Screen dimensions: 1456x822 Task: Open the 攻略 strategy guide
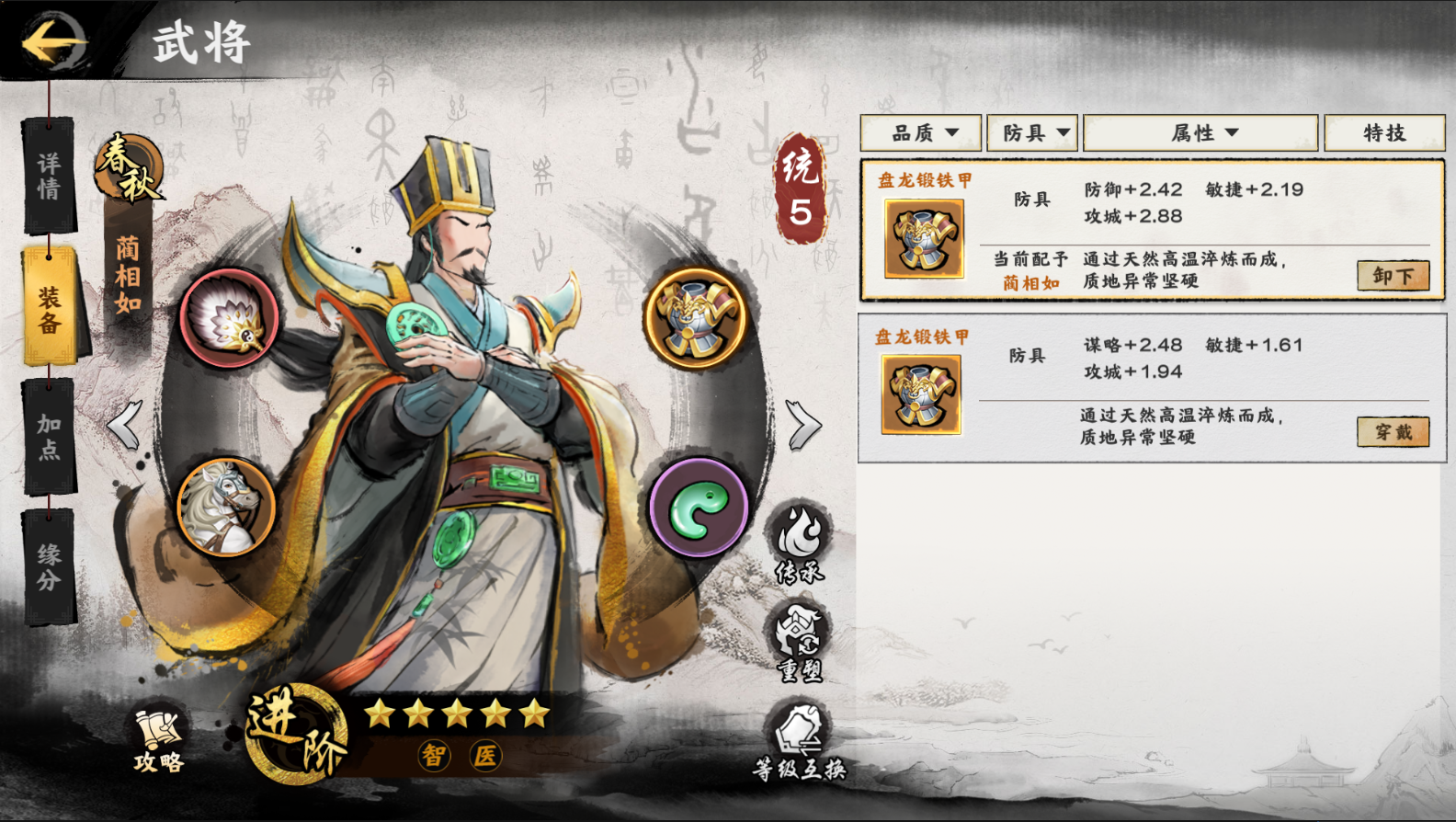(159, 740)
